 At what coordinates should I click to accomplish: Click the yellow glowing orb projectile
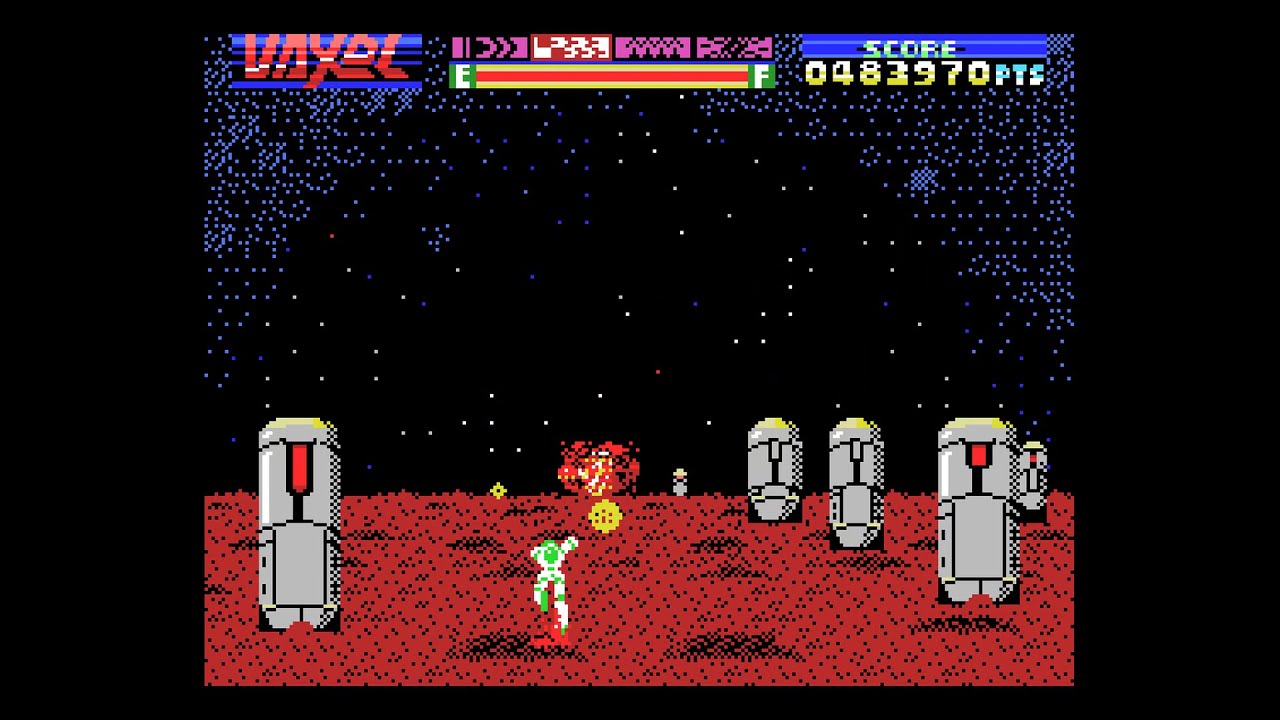coord(603,516)
